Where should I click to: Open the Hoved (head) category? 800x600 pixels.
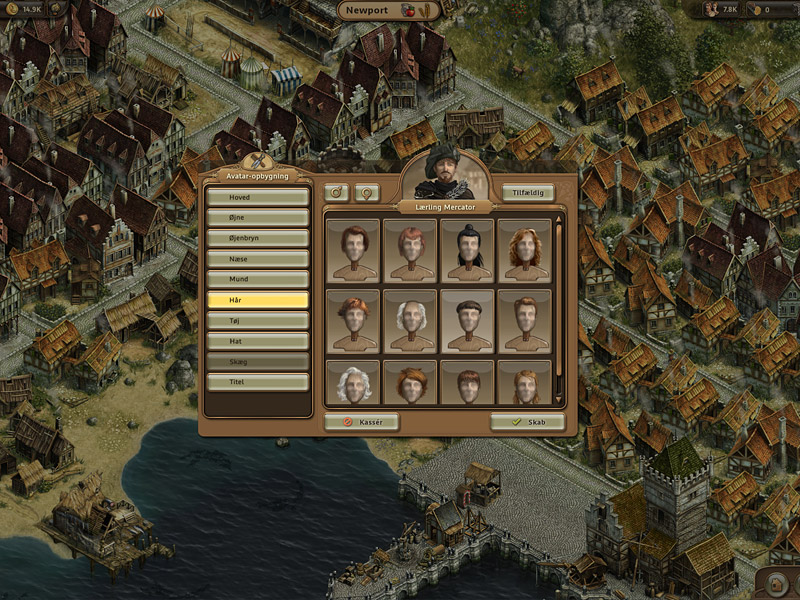click(257, 196)
